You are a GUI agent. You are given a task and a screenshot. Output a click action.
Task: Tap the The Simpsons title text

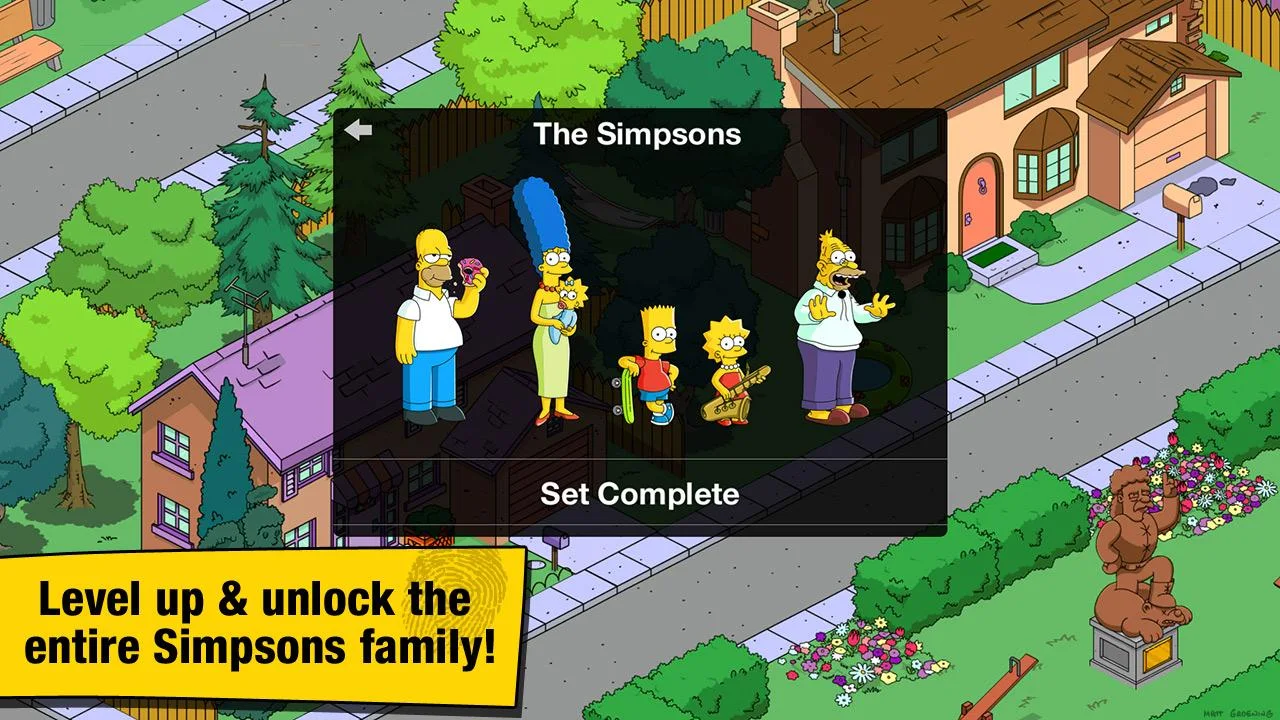coord(637,135)
